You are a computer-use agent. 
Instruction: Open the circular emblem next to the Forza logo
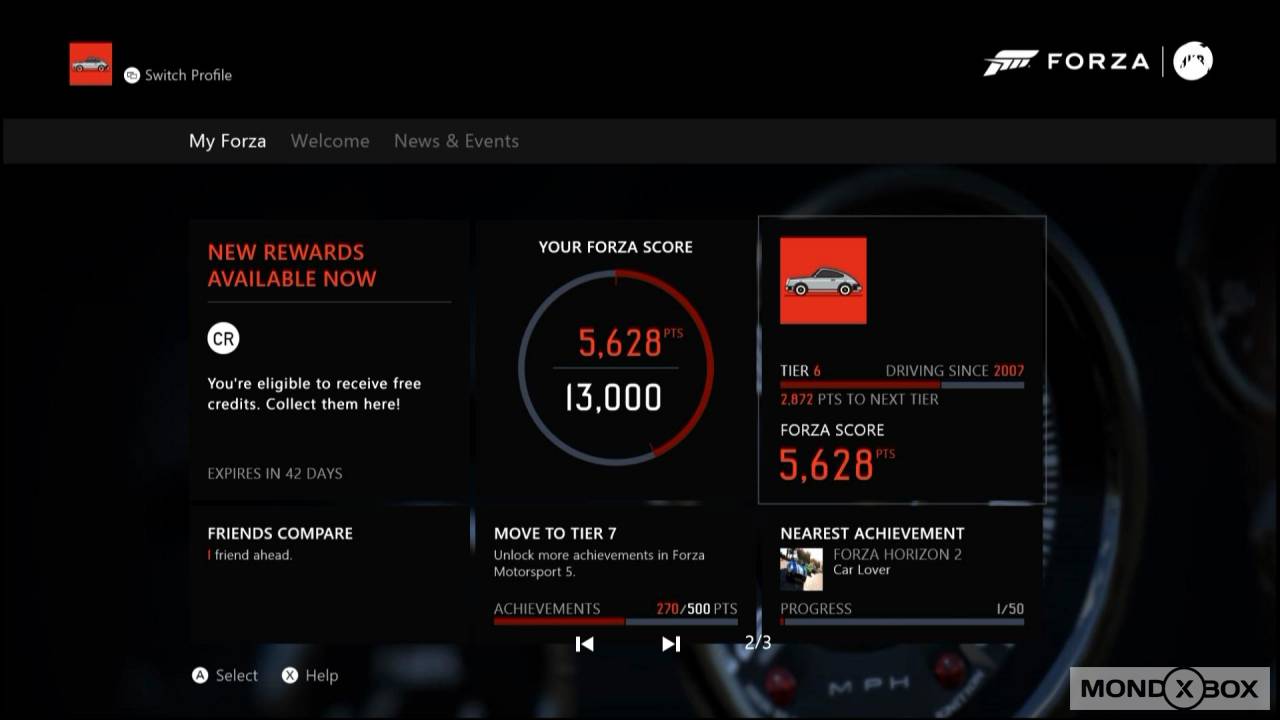[1193, 60]
